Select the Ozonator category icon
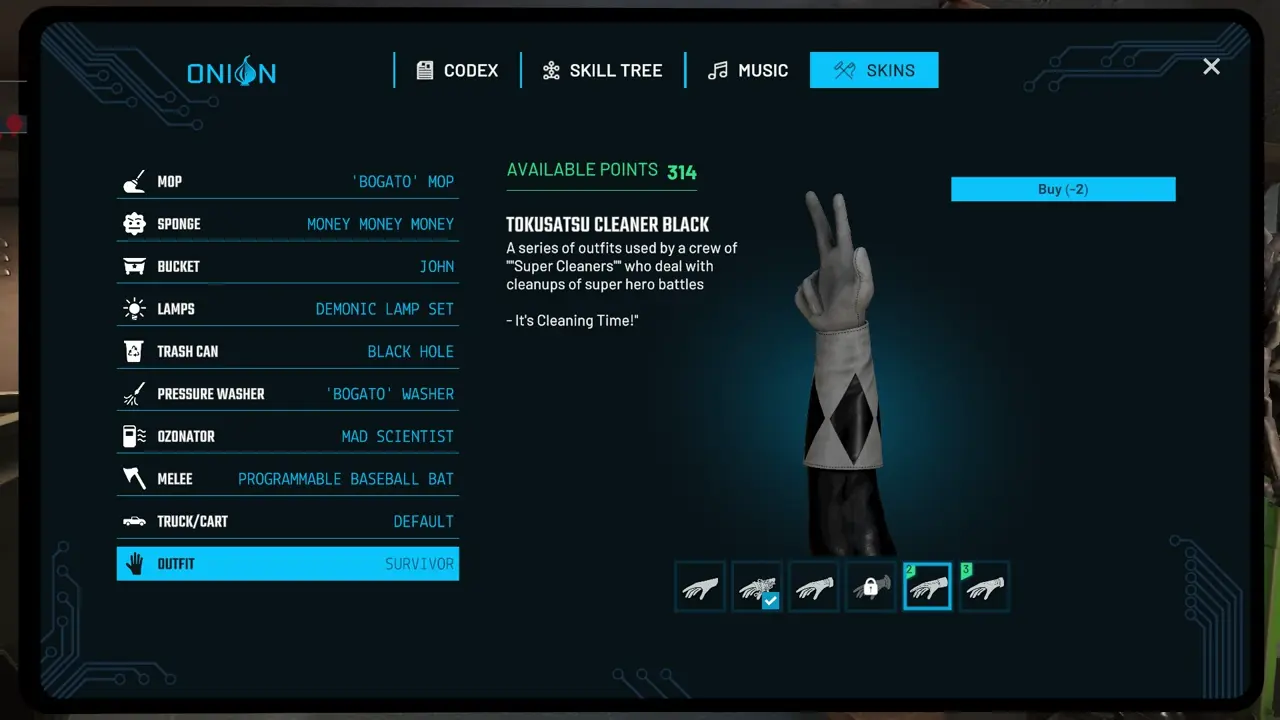1280x720 pixels. click(133, 435)
